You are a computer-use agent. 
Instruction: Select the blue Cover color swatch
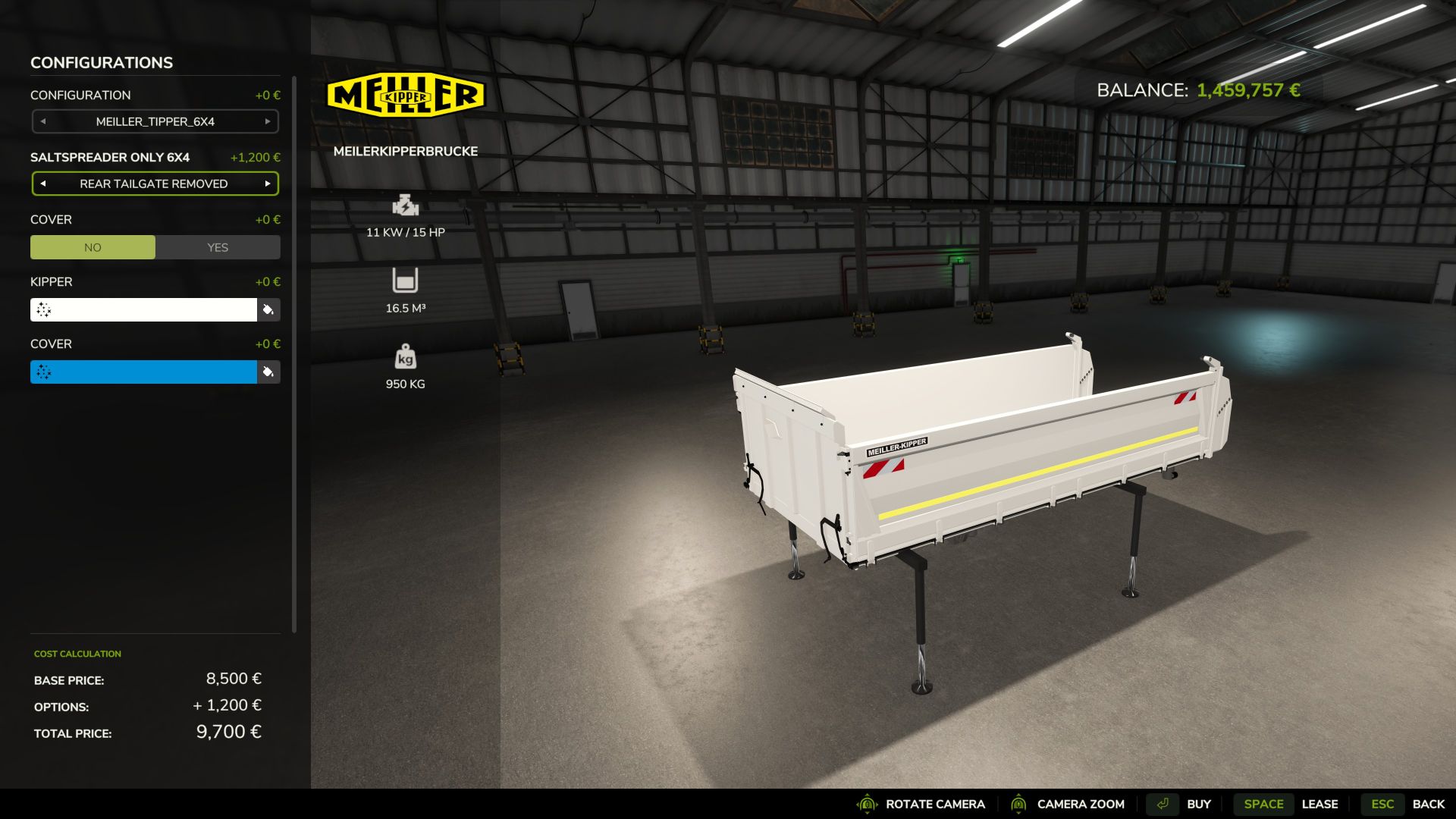click(144, 372)
